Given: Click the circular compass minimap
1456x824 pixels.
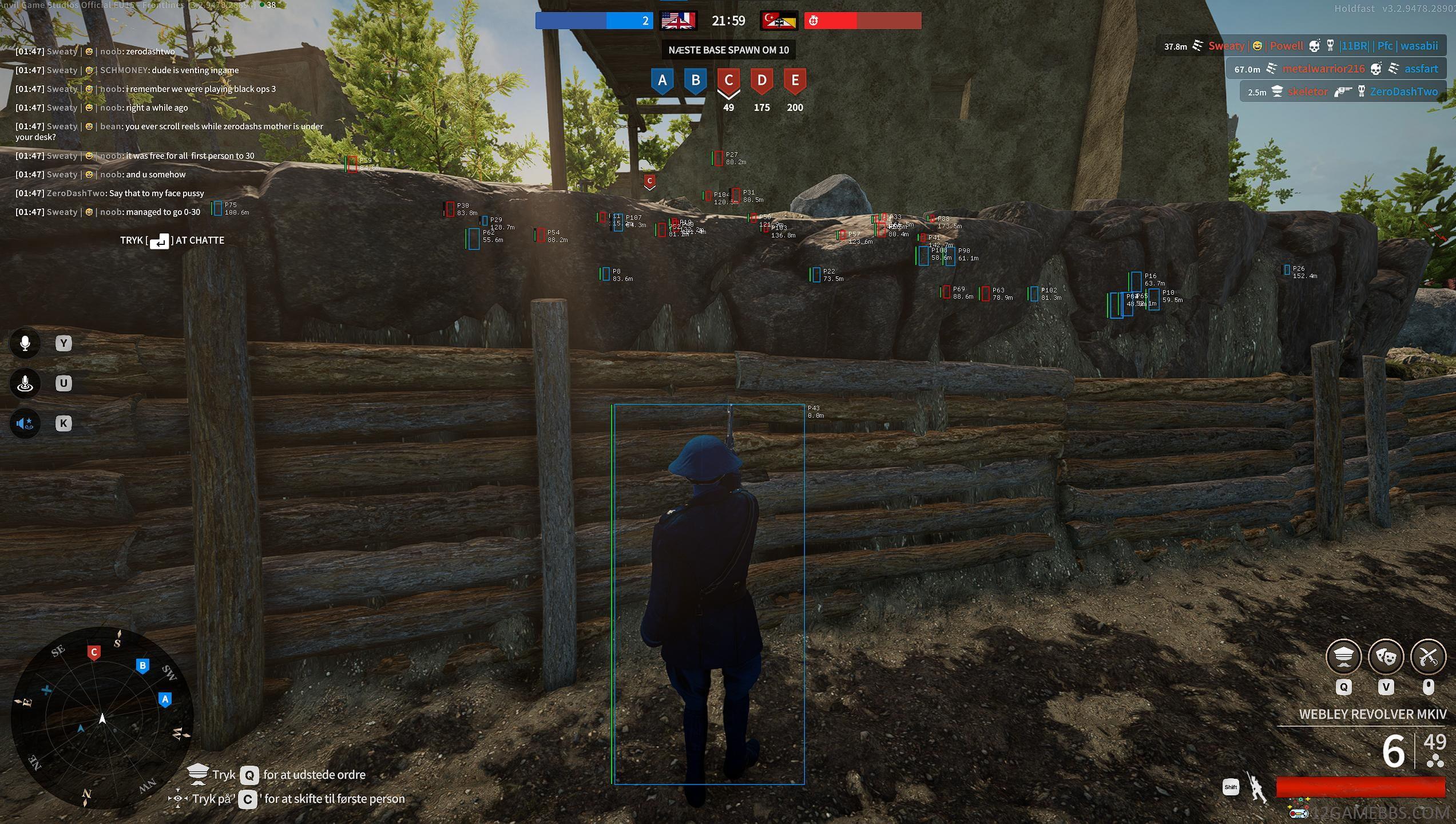Looking at the screenshot, I should pyautogui.click(x=102, y=718).
